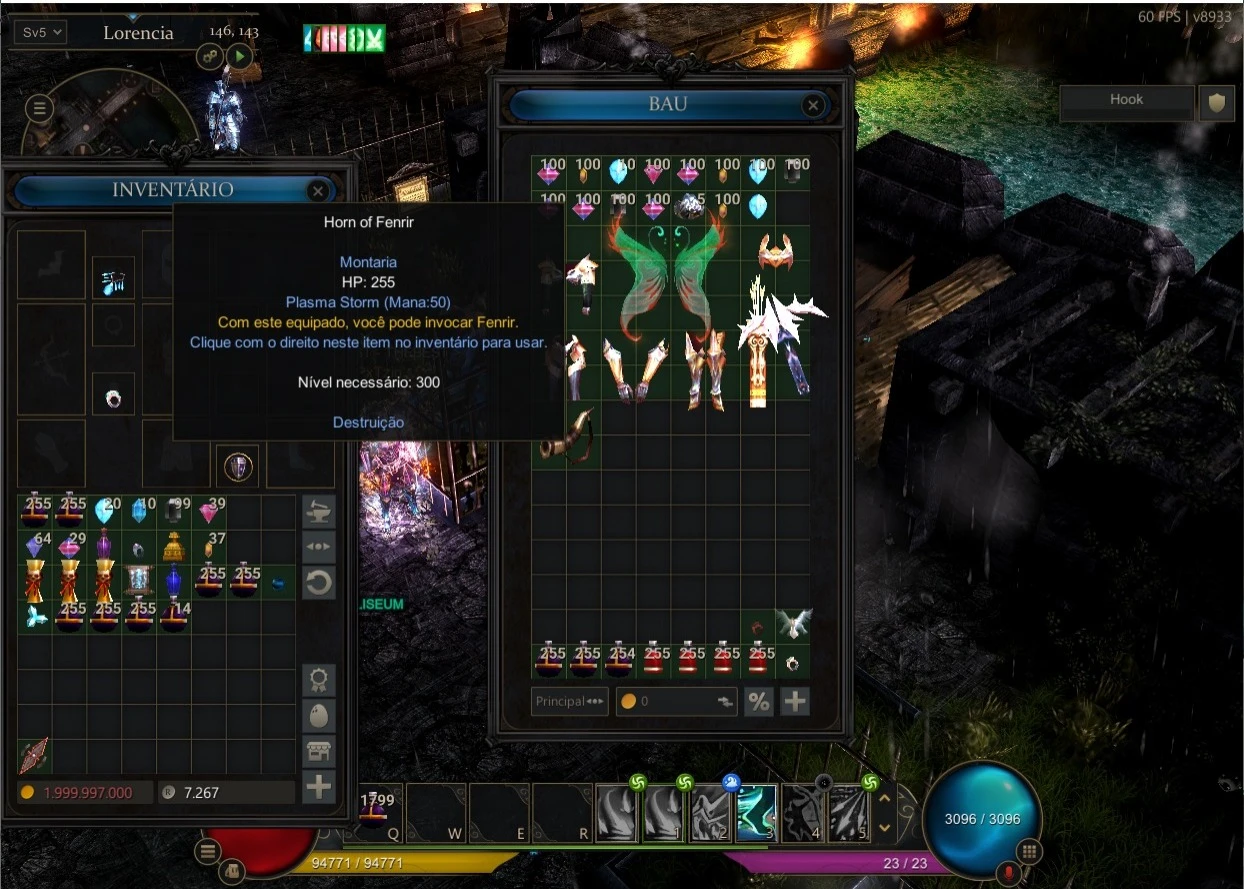Close the BAU chest window
The width and height of the screenshot is (1244, 889).
[813, 105]
